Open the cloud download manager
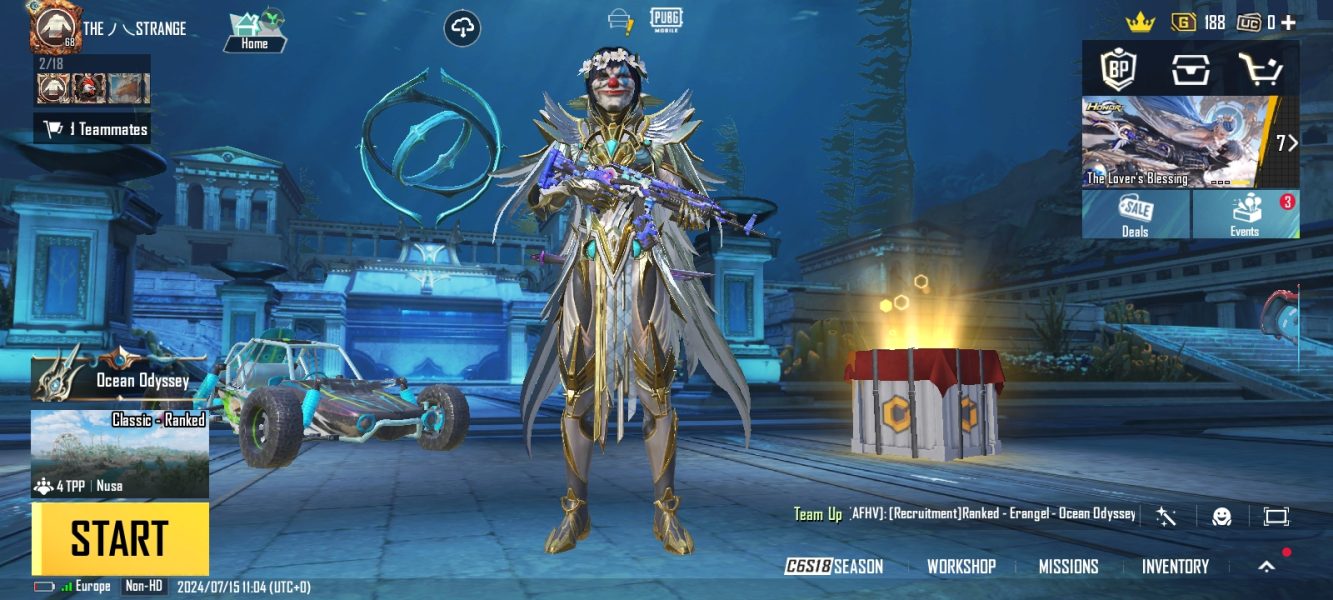1333x600 pixels. point(462,28)
